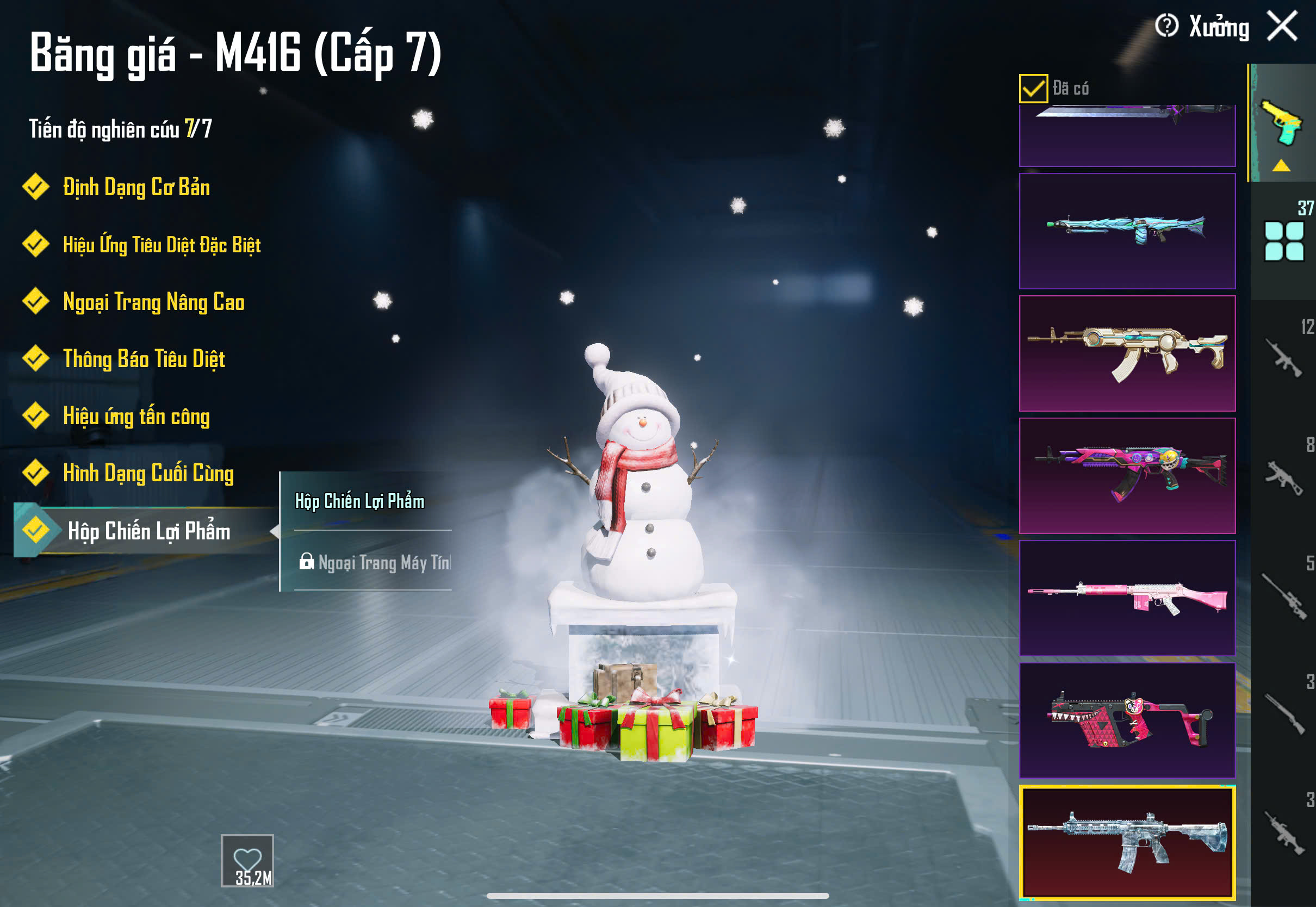Viewport: 1316px width, 907px height.
Task: Choose Hiệu Ứng Tiêu Diệt Đặc Biệt stage
Action: pos(162,244)
